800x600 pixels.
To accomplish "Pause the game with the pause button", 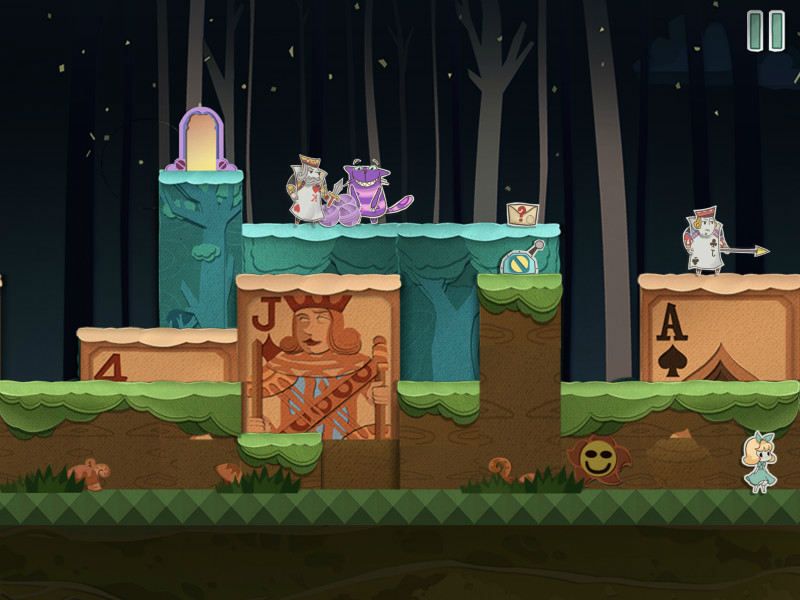I will (766, 30).
